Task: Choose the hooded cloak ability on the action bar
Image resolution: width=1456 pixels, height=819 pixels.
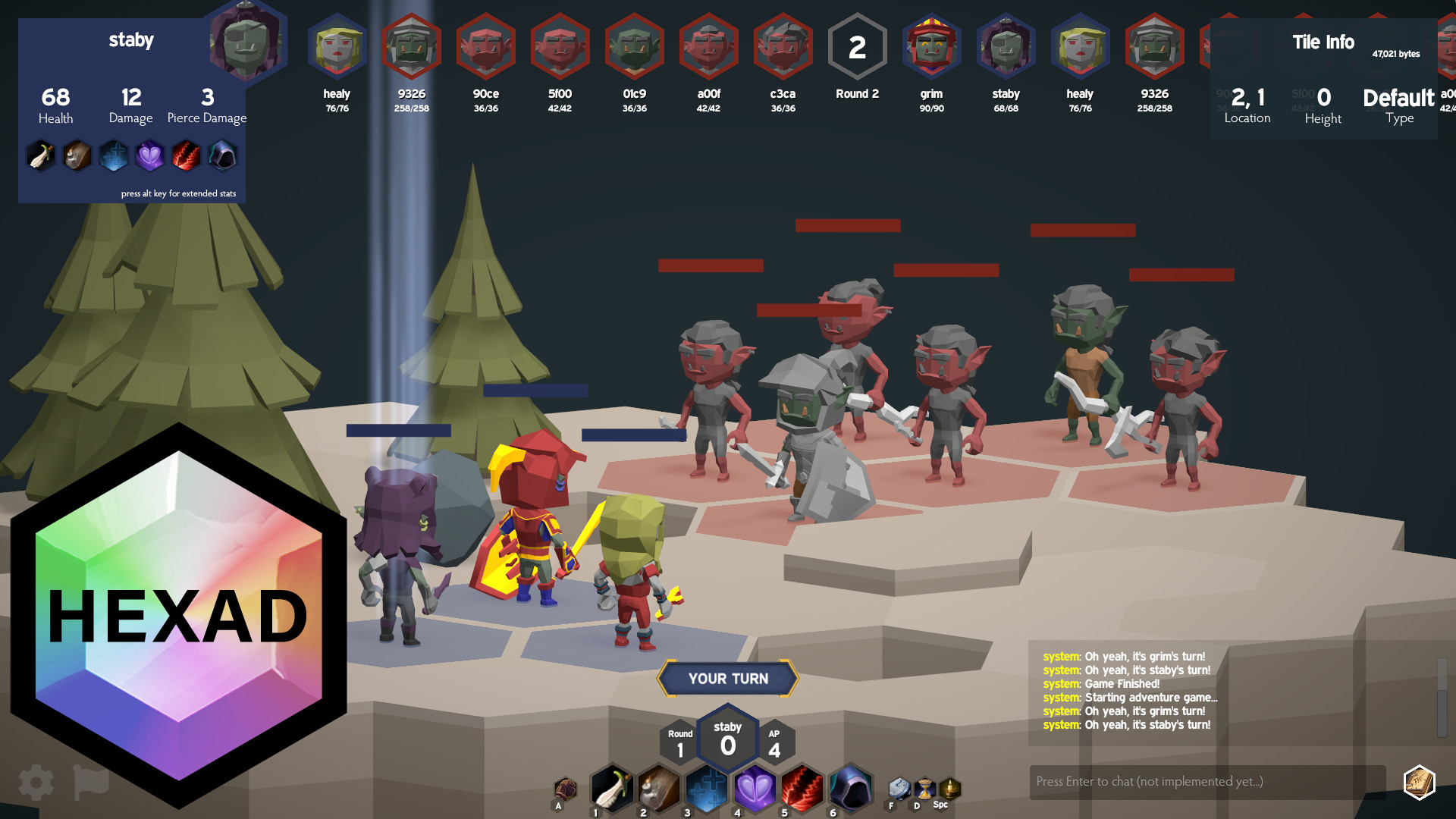Action: [x=850, y=789]
